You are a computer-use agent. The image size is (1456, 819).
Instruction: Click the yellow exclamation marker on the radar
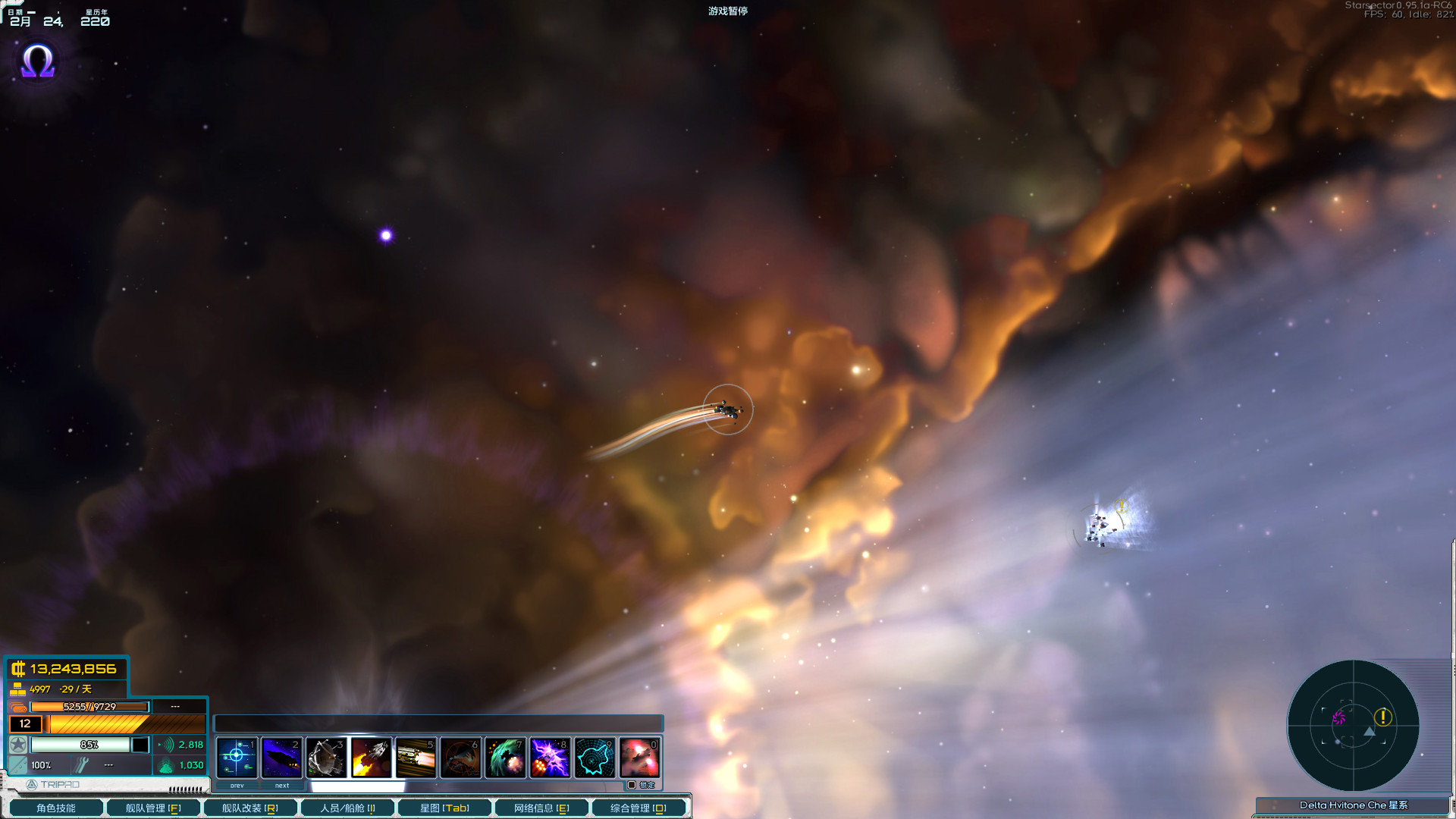click(x=1383, y=717)
